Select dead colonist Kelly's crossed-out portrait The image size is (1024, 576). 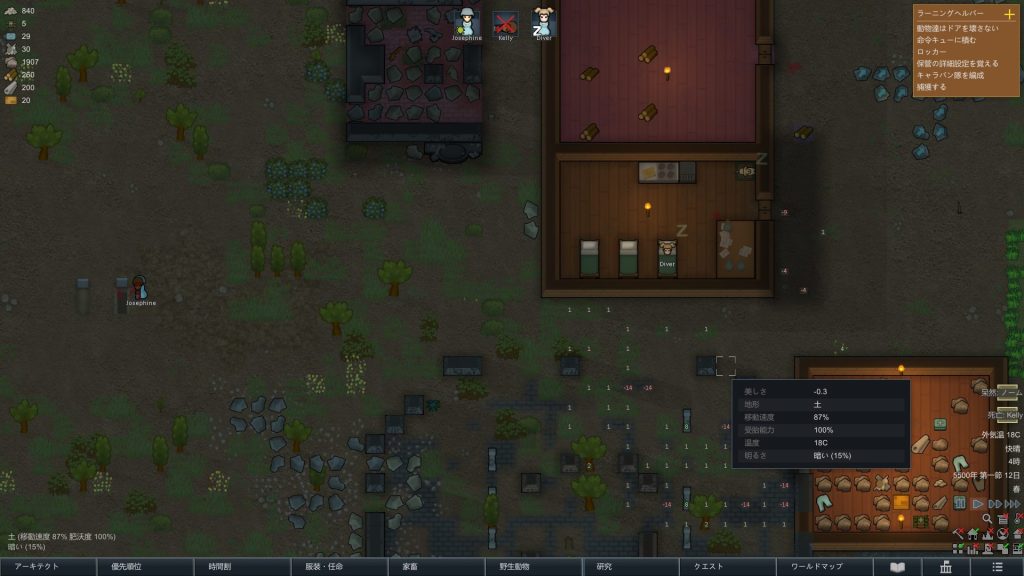click(x=505, y=22)
